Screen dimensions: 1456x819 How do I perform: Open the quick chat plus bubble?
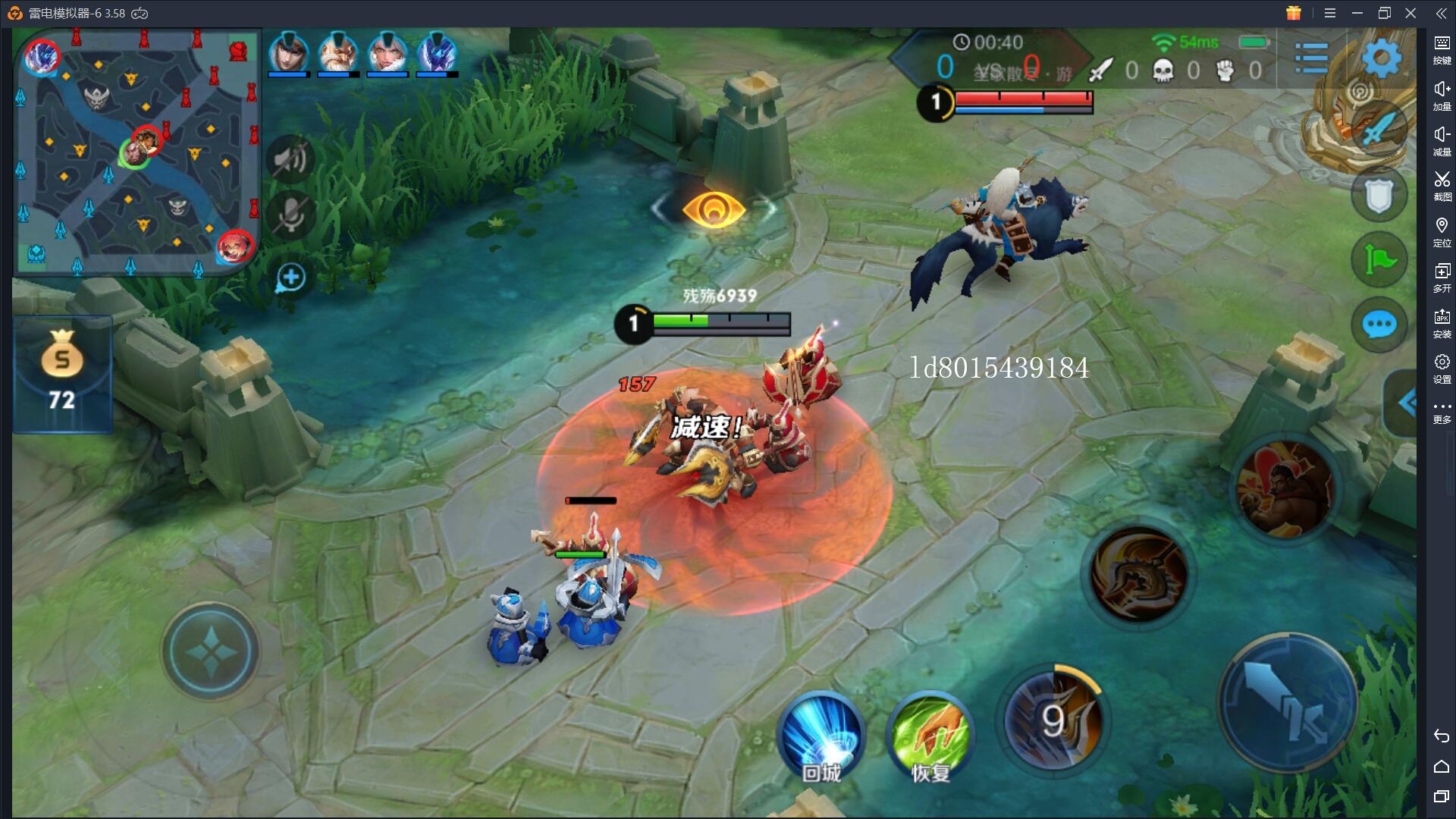click(x=290, y=278)
